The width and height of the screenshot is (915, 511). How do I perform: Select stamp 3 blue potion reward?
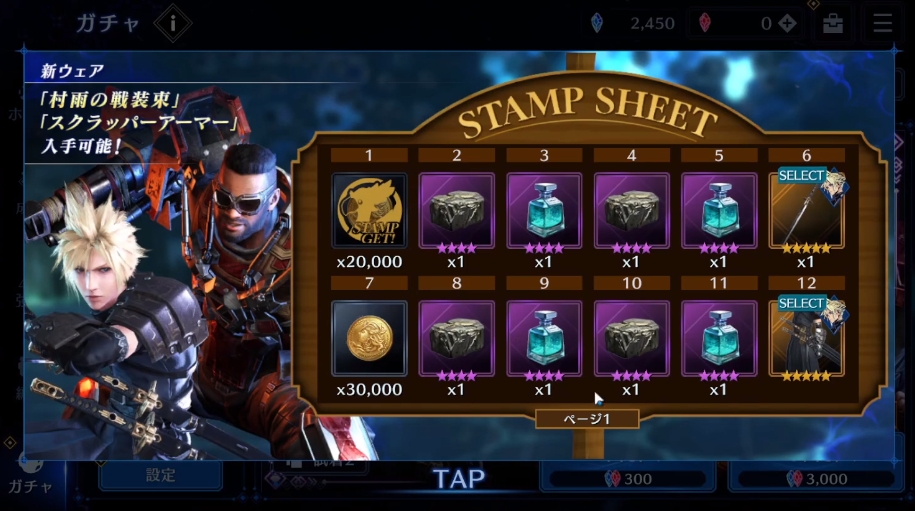543,210
